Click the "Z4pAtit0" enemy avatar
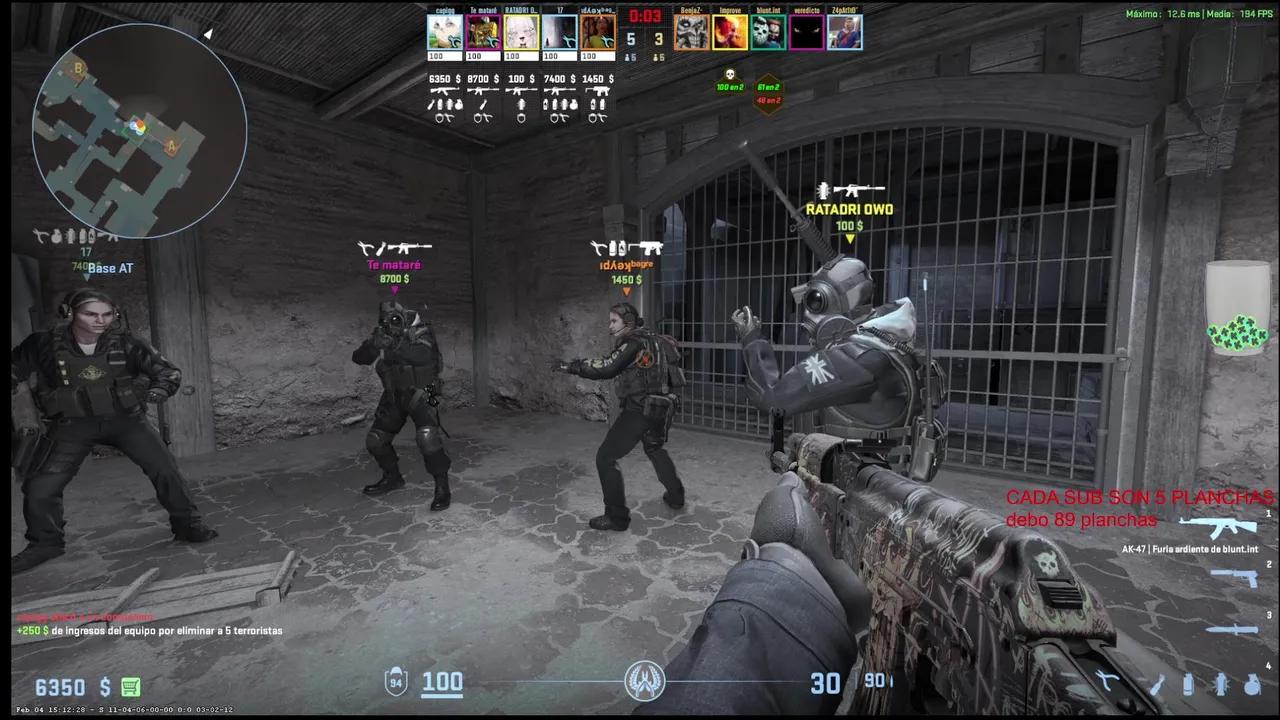 pos(844,32)
